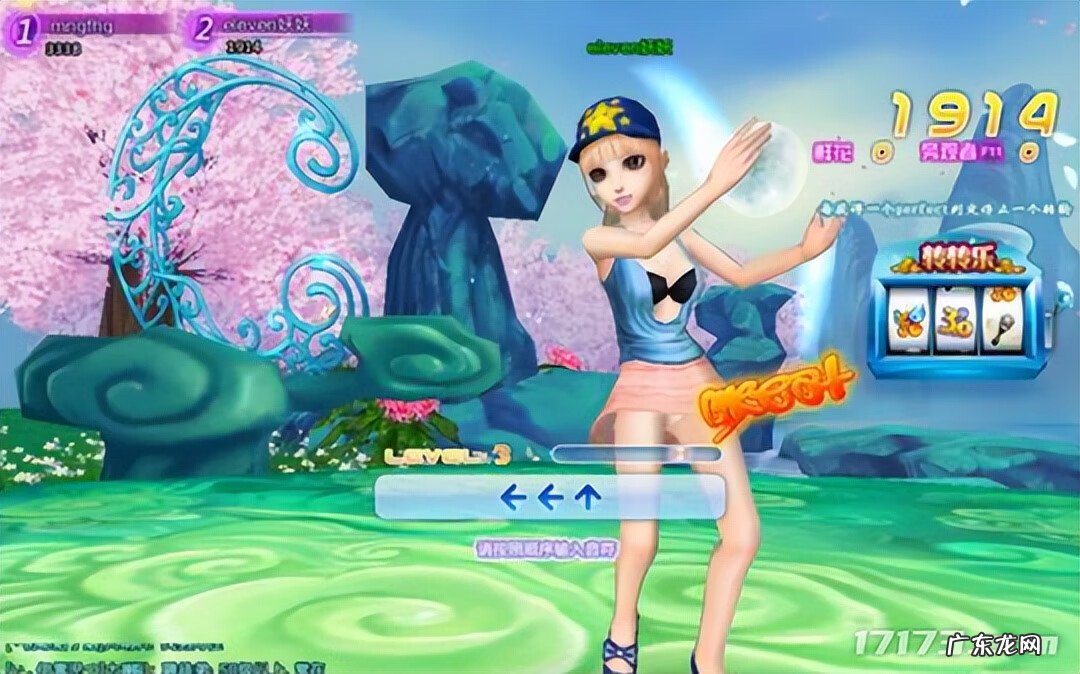Image resolution: width=1080 pixels, height=674 pixels.
Task: Click the arrow sequence input bar
Action: click(x=549, y=497)
